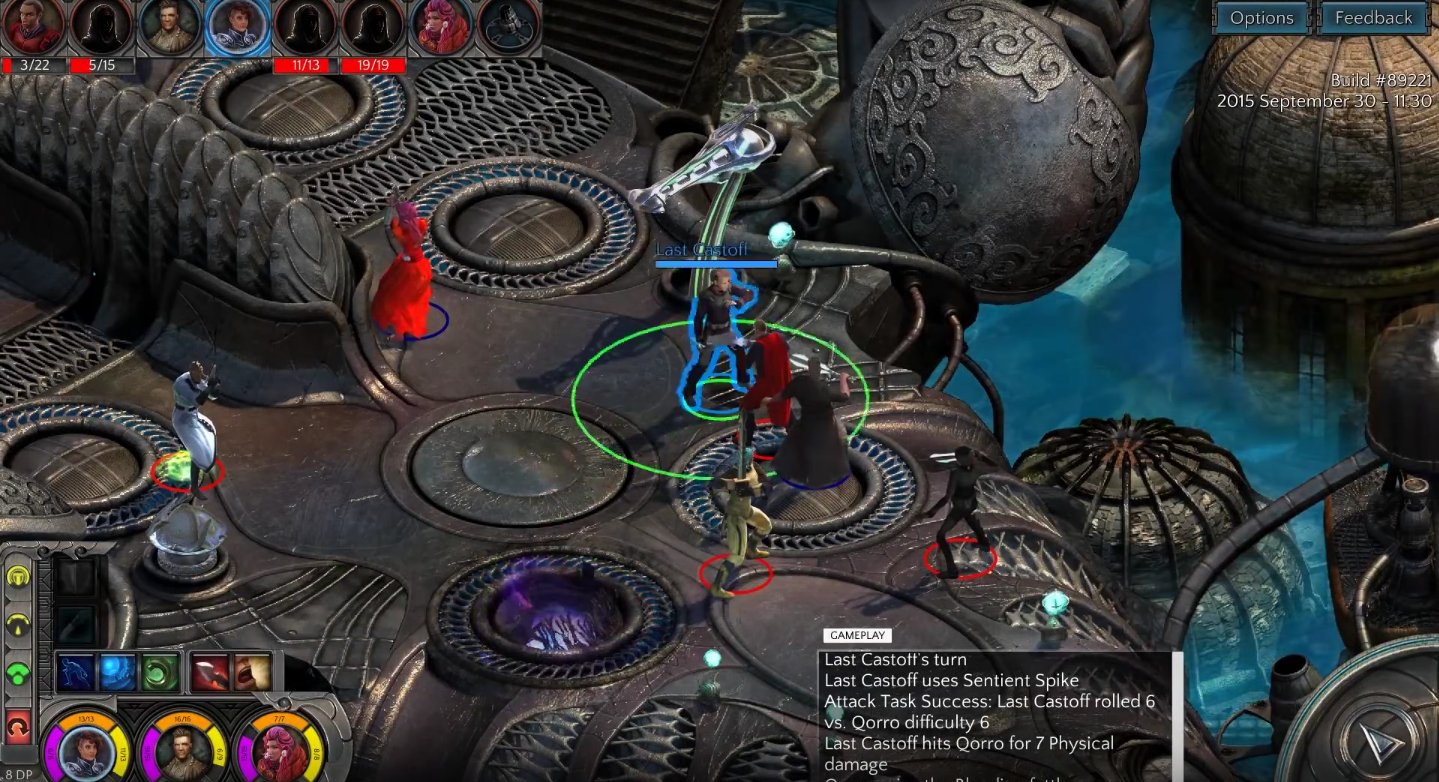Click the yellow arc sidebar icon

tap(18, 625)
